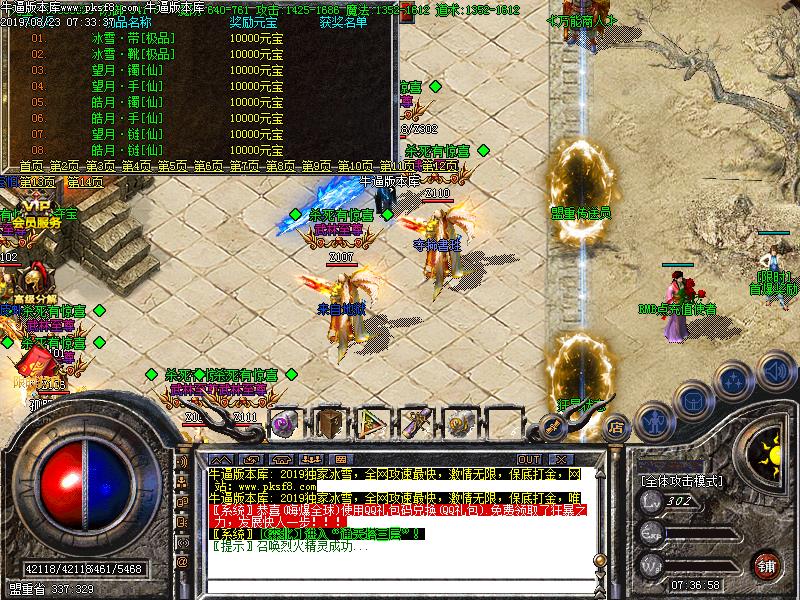The image size is (800, 600).
Task: Select the green triangle hotbar item
Action: 372,421
